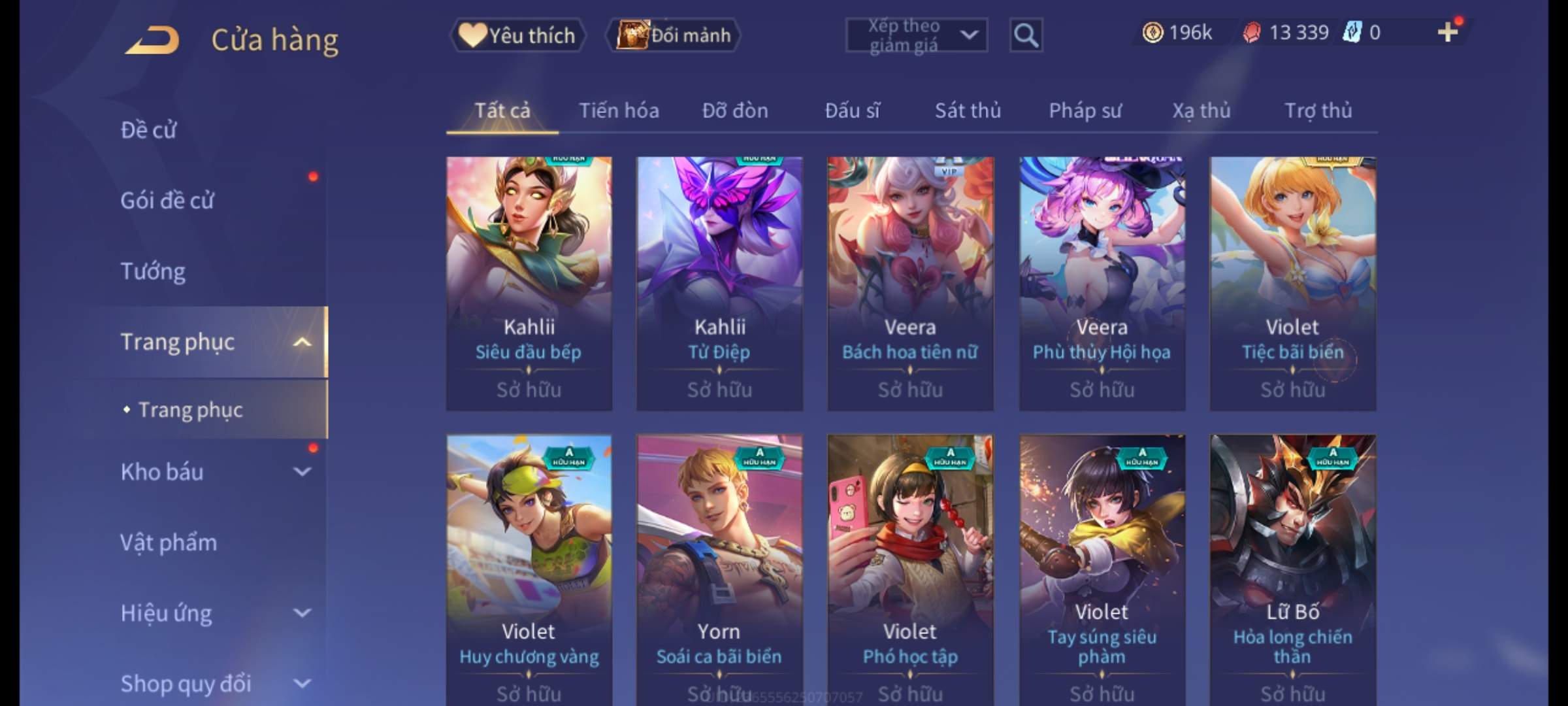Choose Veera Phù thủy Hội họa skin card
The height and width of the screenshot is (706, 1568).
click(x=1102, y=283)
